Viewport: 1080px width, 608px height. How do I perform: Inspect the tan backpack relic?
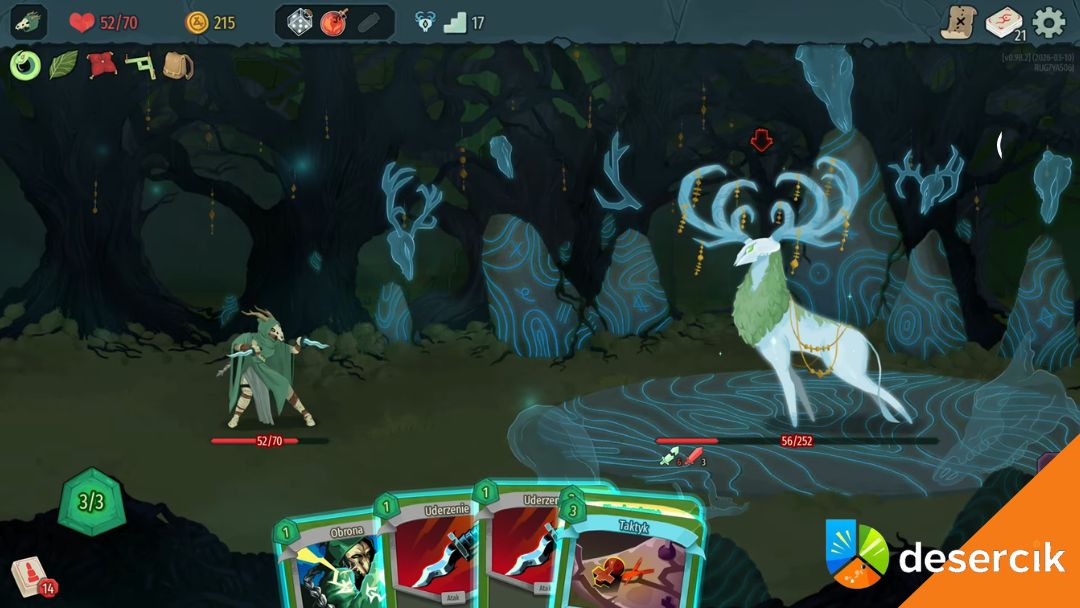tap(177, 66)
